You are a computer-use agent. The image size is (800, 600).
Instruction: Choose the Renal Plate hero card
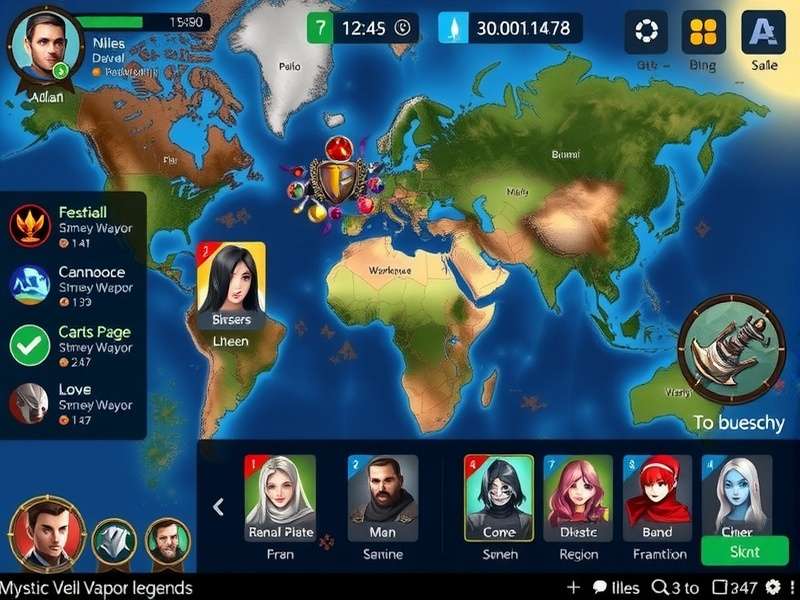(x=280, y=498)
